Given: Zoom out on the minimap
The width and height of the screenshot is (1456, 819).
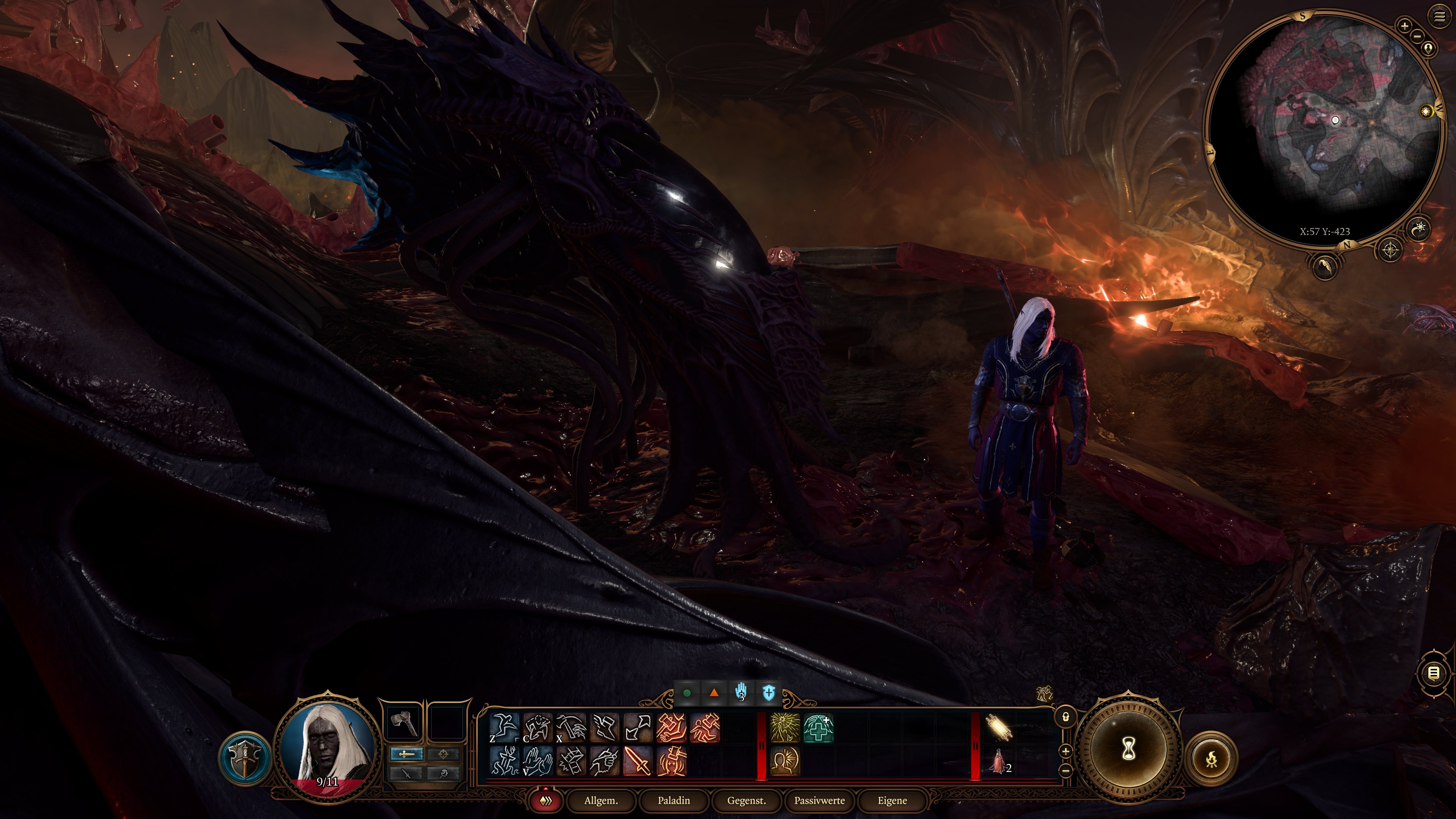Looking at the screenshot, I should [1417, 36].
